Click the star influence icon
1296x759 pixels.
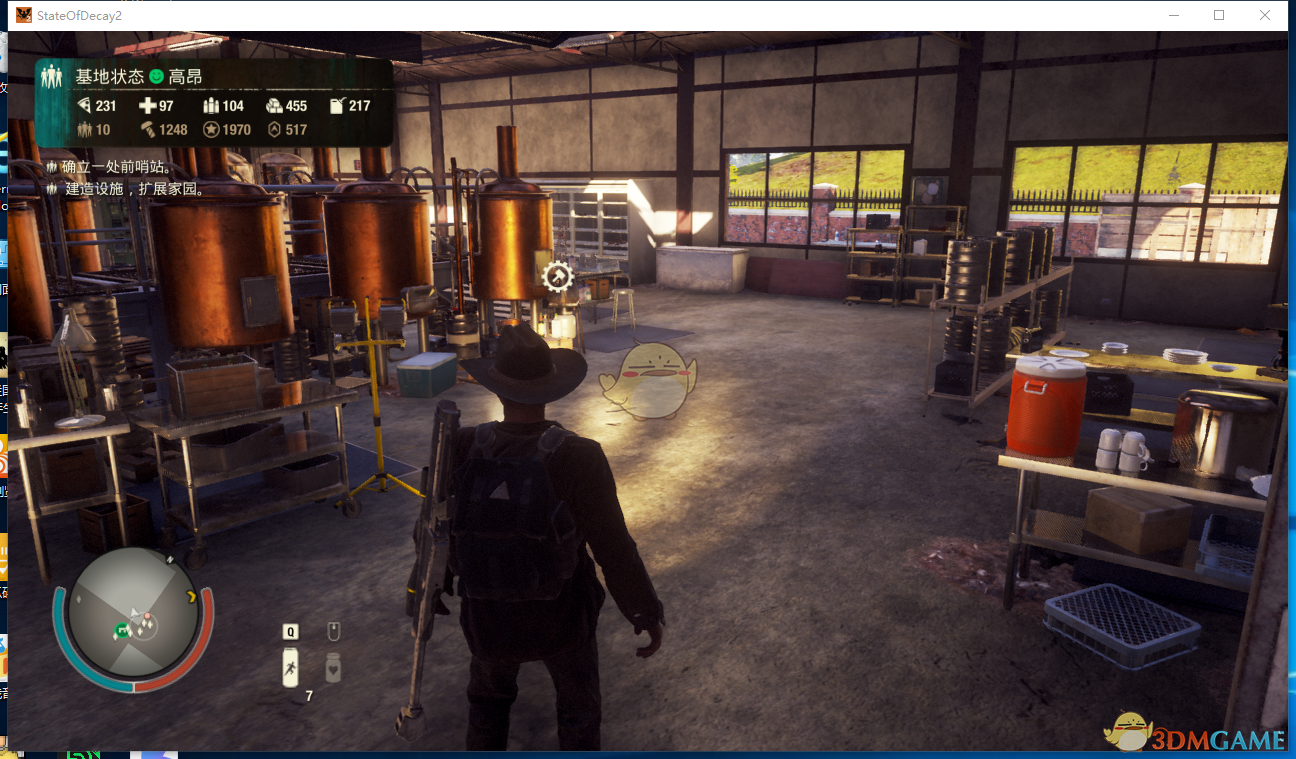click(211, 129)
